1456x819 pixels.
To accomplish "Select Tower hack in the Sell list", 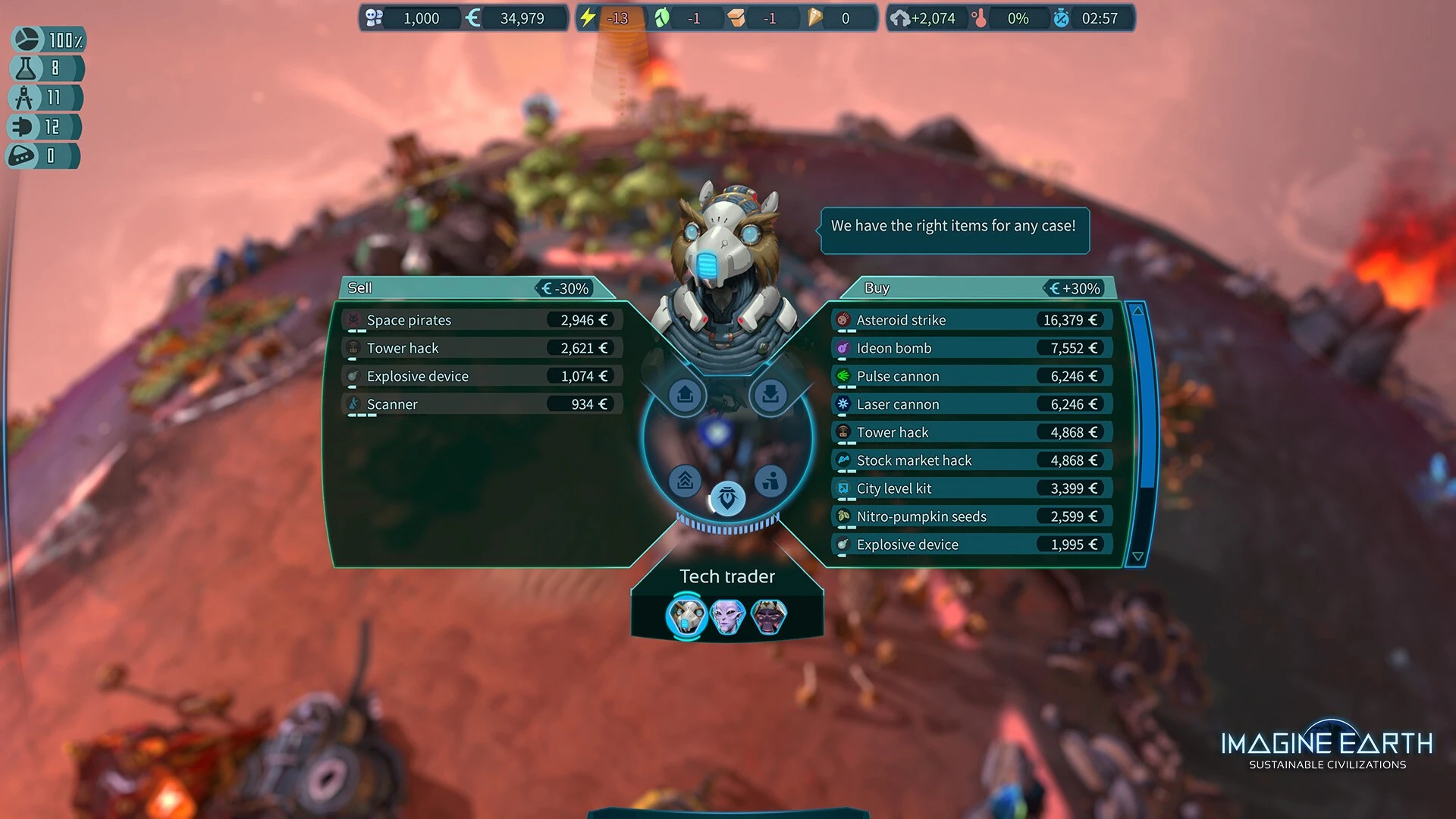I will 482,348.
